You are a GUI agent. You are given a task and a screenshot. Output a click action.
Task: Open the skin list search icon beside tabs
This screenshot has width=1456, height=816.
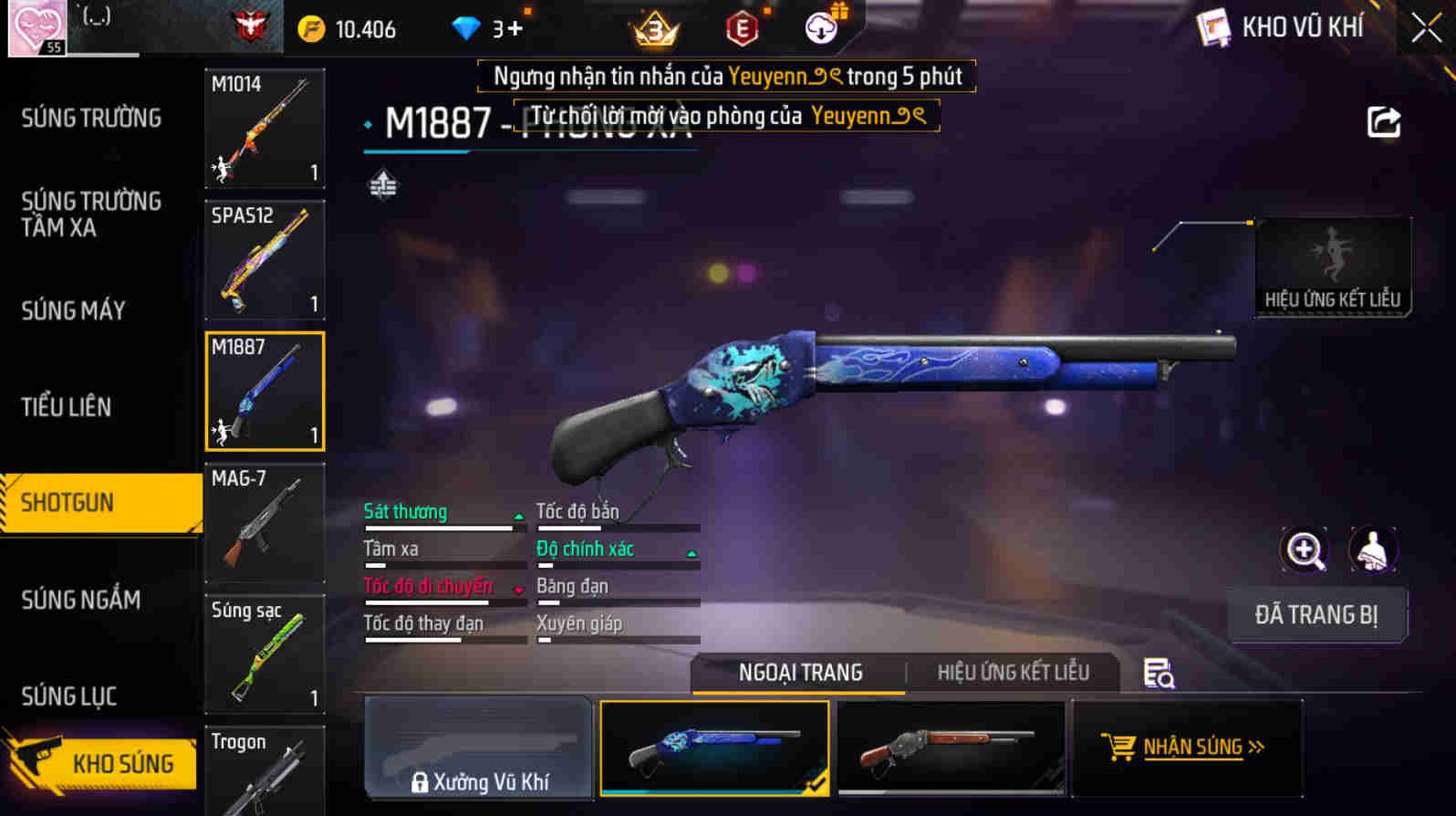coord(1157,675)
